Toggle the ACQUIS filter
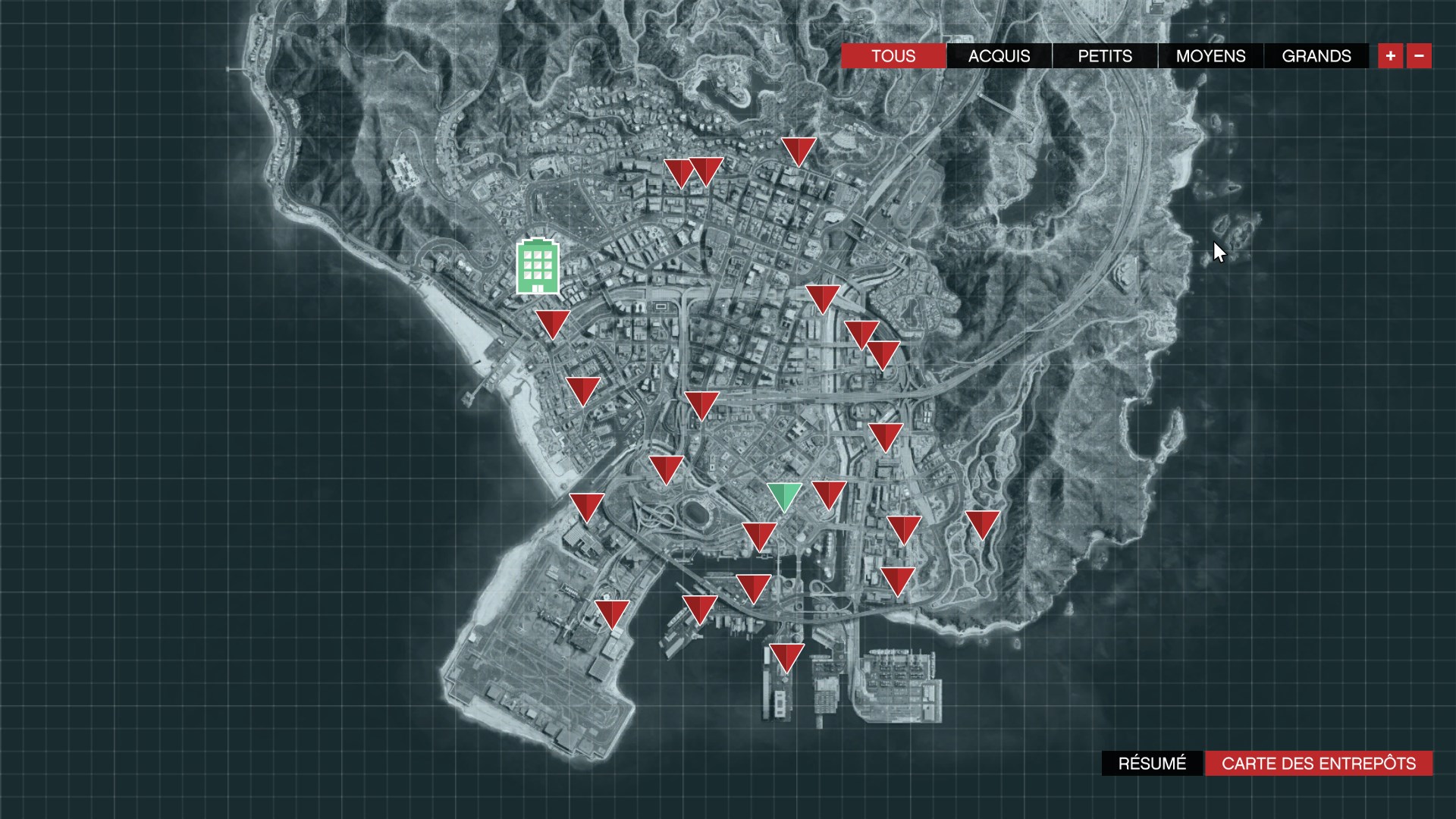Screen dimensions: 1456x819 (998, 55)
